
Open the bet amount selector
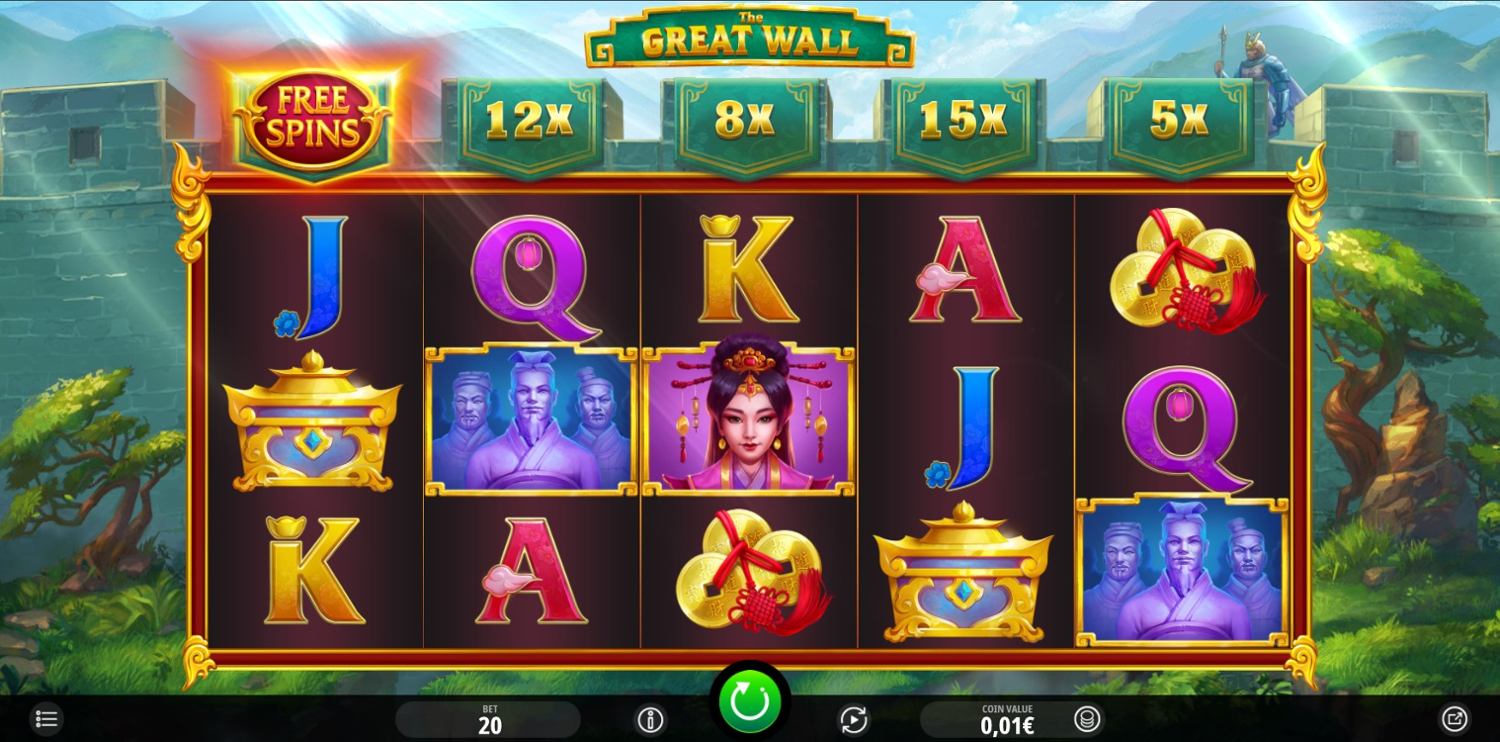488,719
